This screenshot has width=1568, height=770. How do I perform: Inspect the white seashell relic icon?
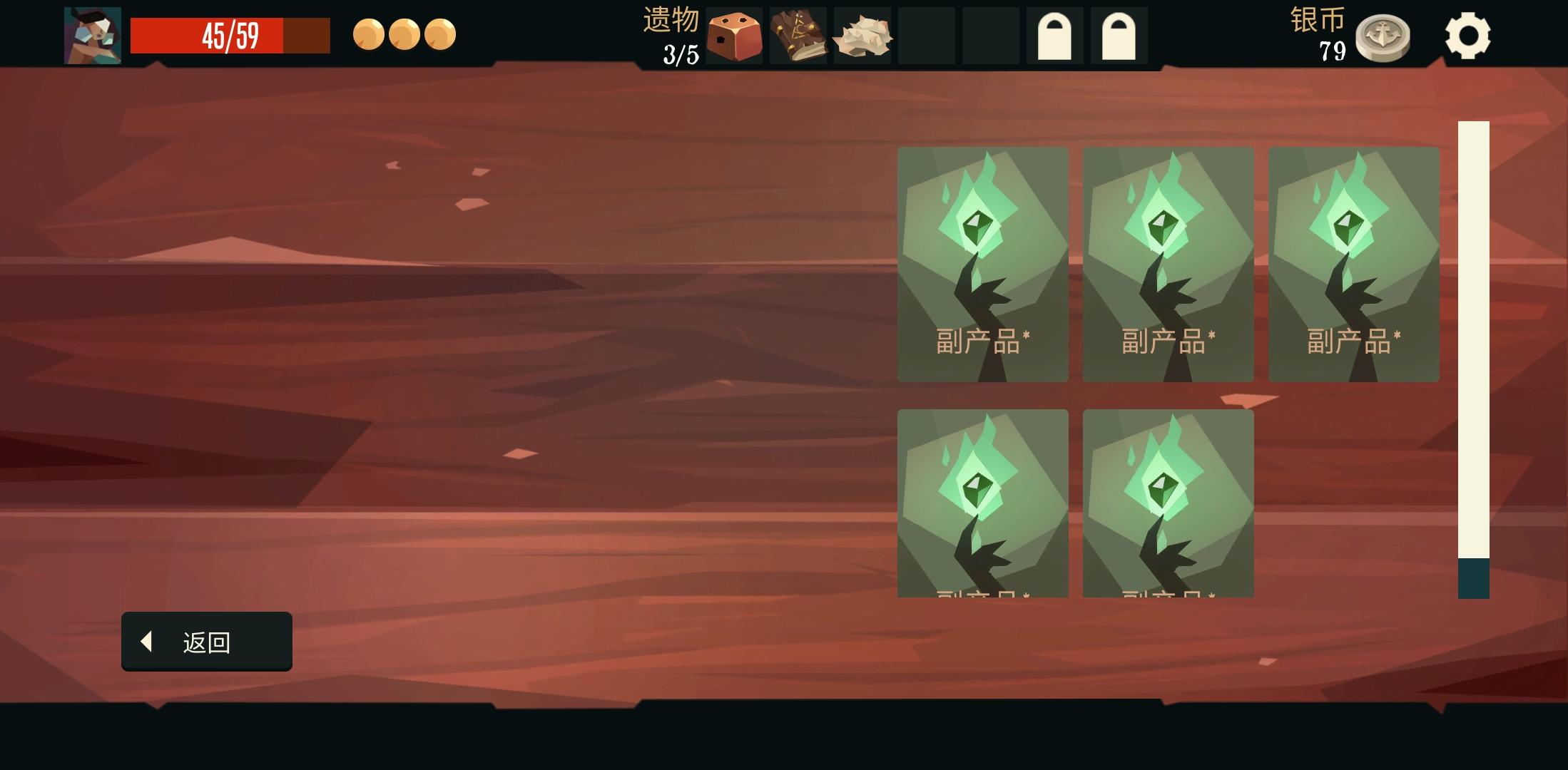(x=862, y=36)
